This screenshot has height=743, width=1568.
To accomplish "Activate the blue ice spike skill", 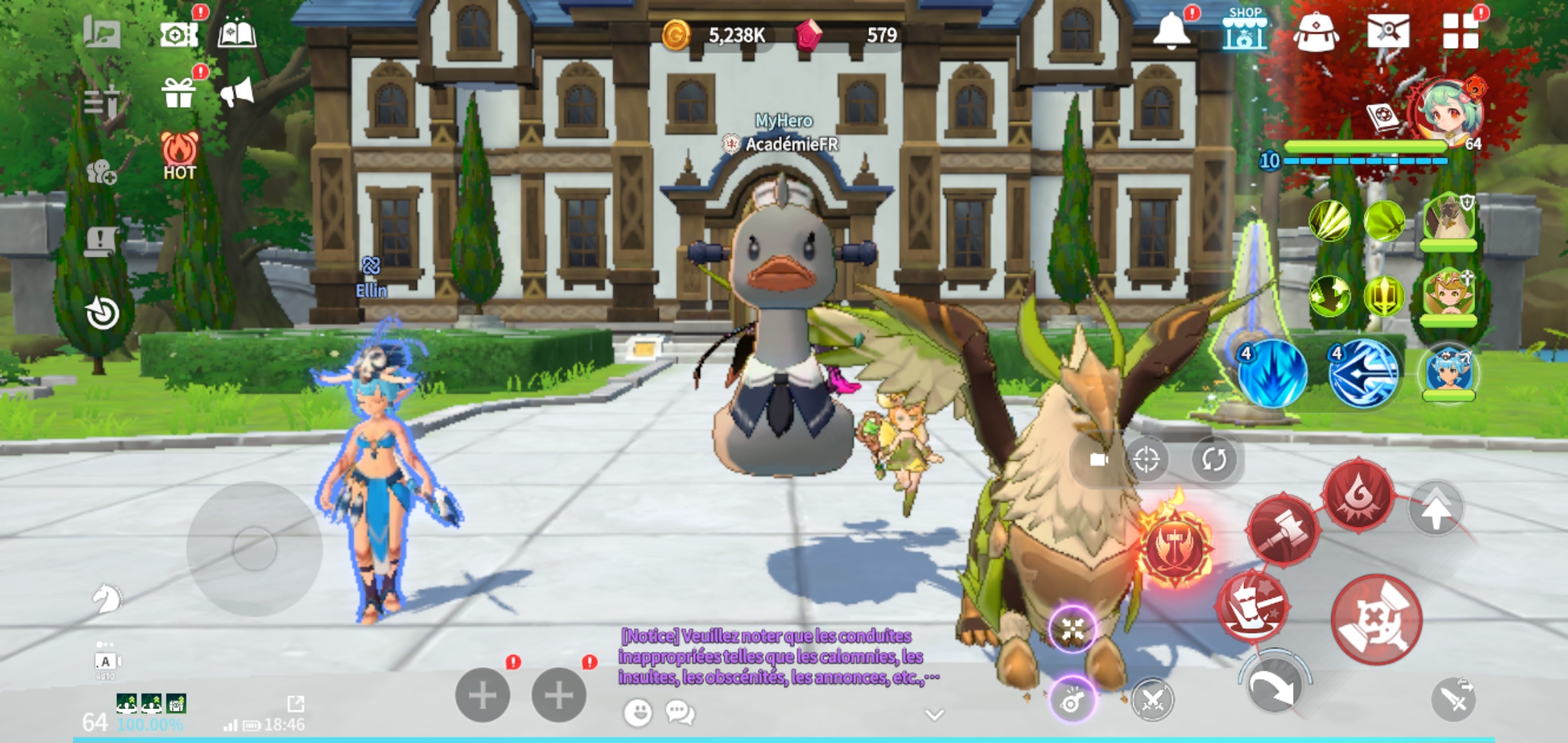I will (1272, 374).
